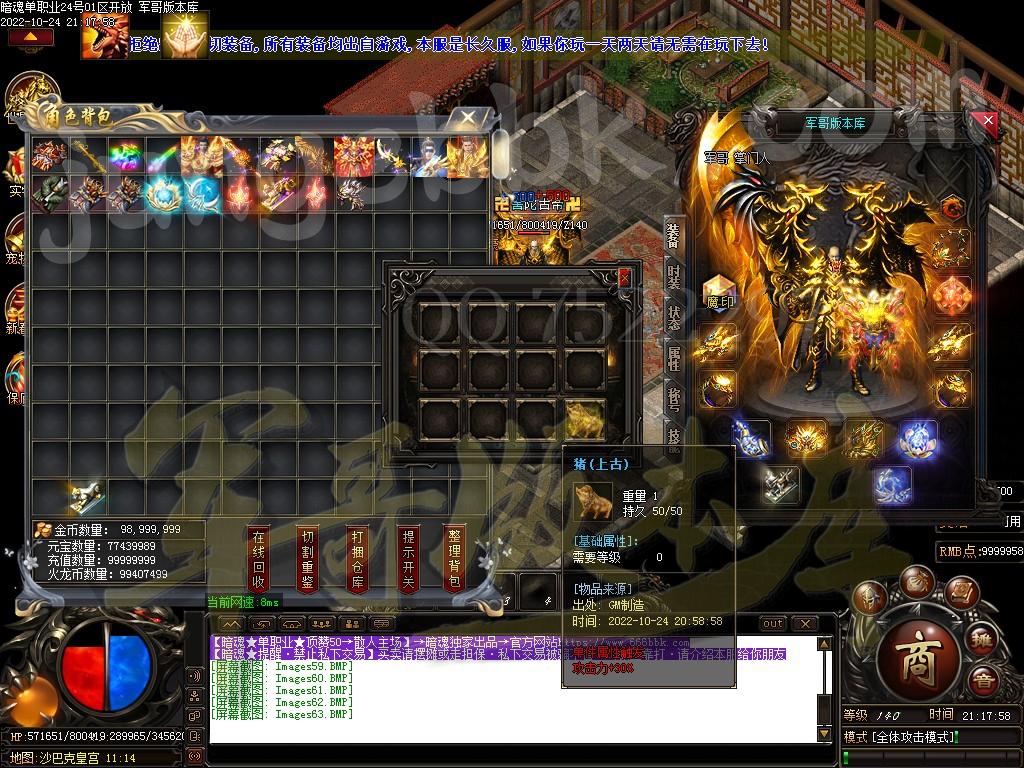Open the 属性 attributes tab
Screen dimensions: 1024x768
pyautogui.click(x=673, y=358)
